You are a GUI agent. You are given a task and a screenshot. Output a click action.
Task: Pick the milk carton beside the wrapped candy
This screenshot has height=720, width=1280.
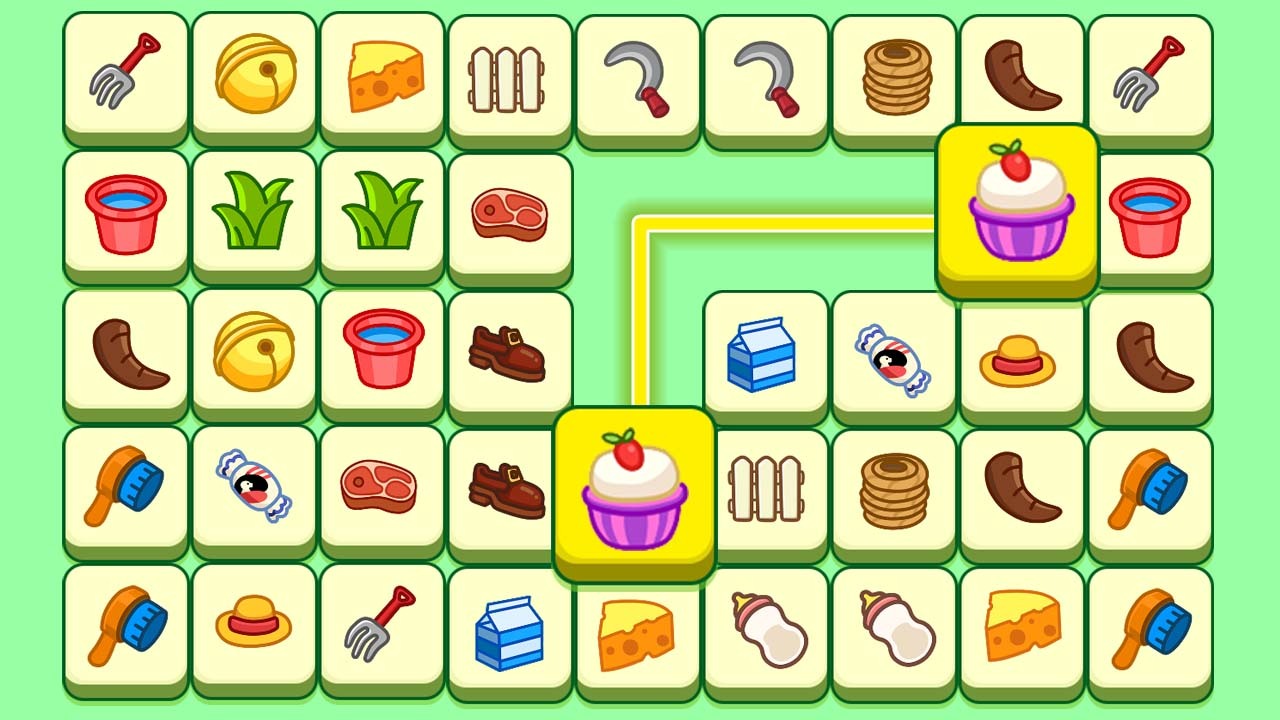[x=765, y=355]
